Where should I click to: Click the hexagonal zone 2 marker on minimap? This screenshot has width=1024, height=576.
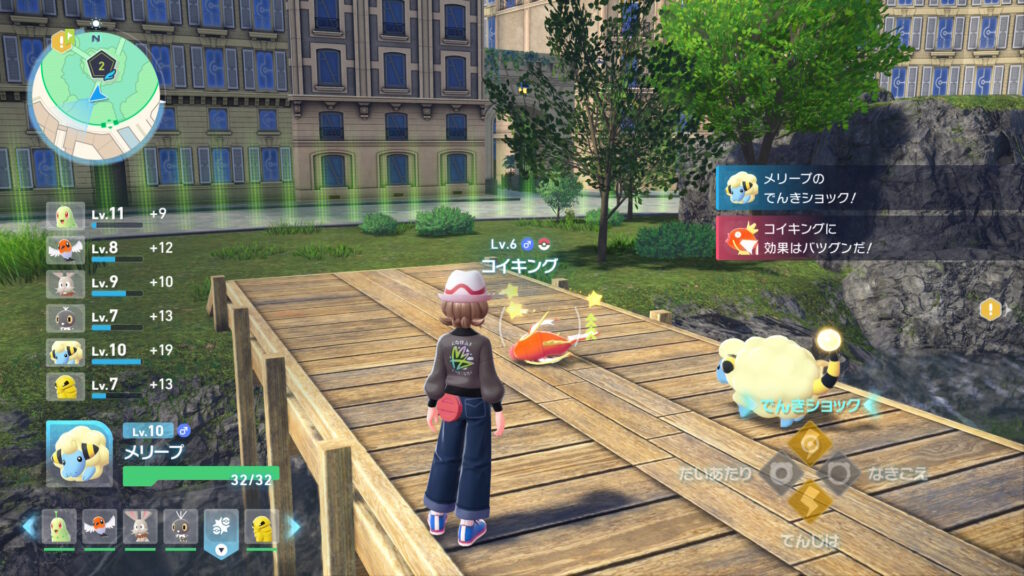(101, 64)
